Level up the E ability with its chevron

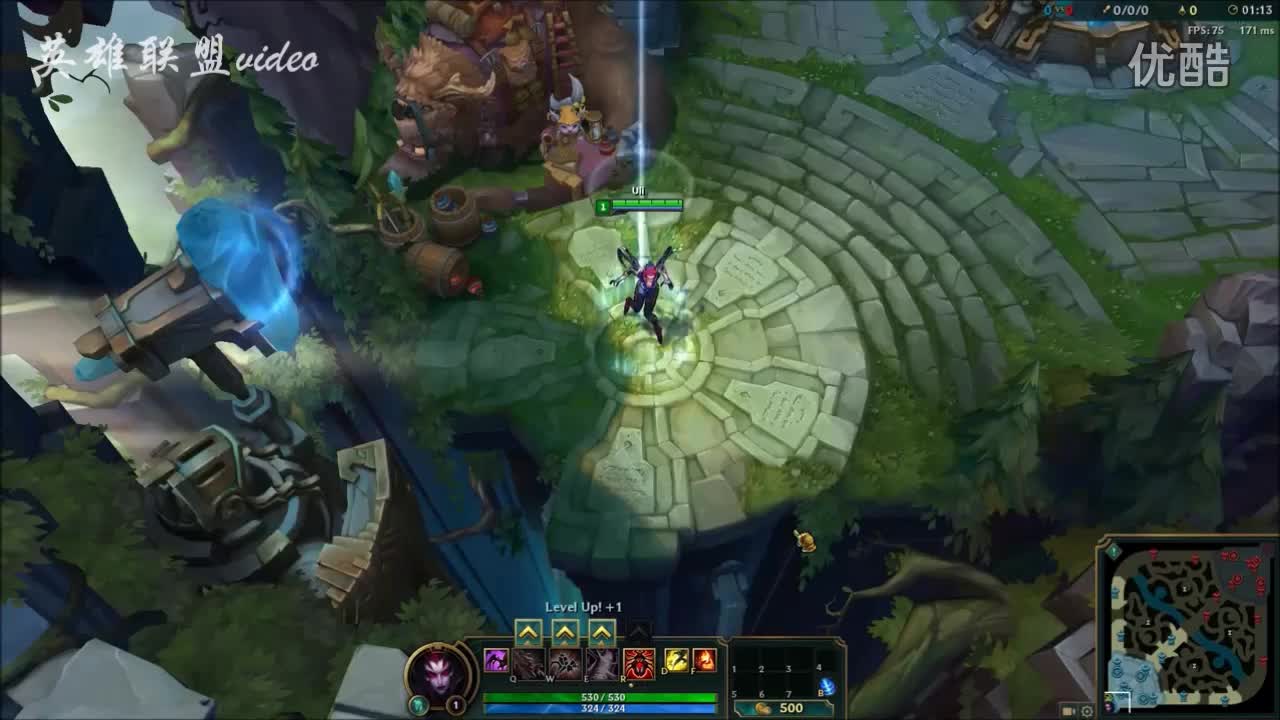point(601,631)
